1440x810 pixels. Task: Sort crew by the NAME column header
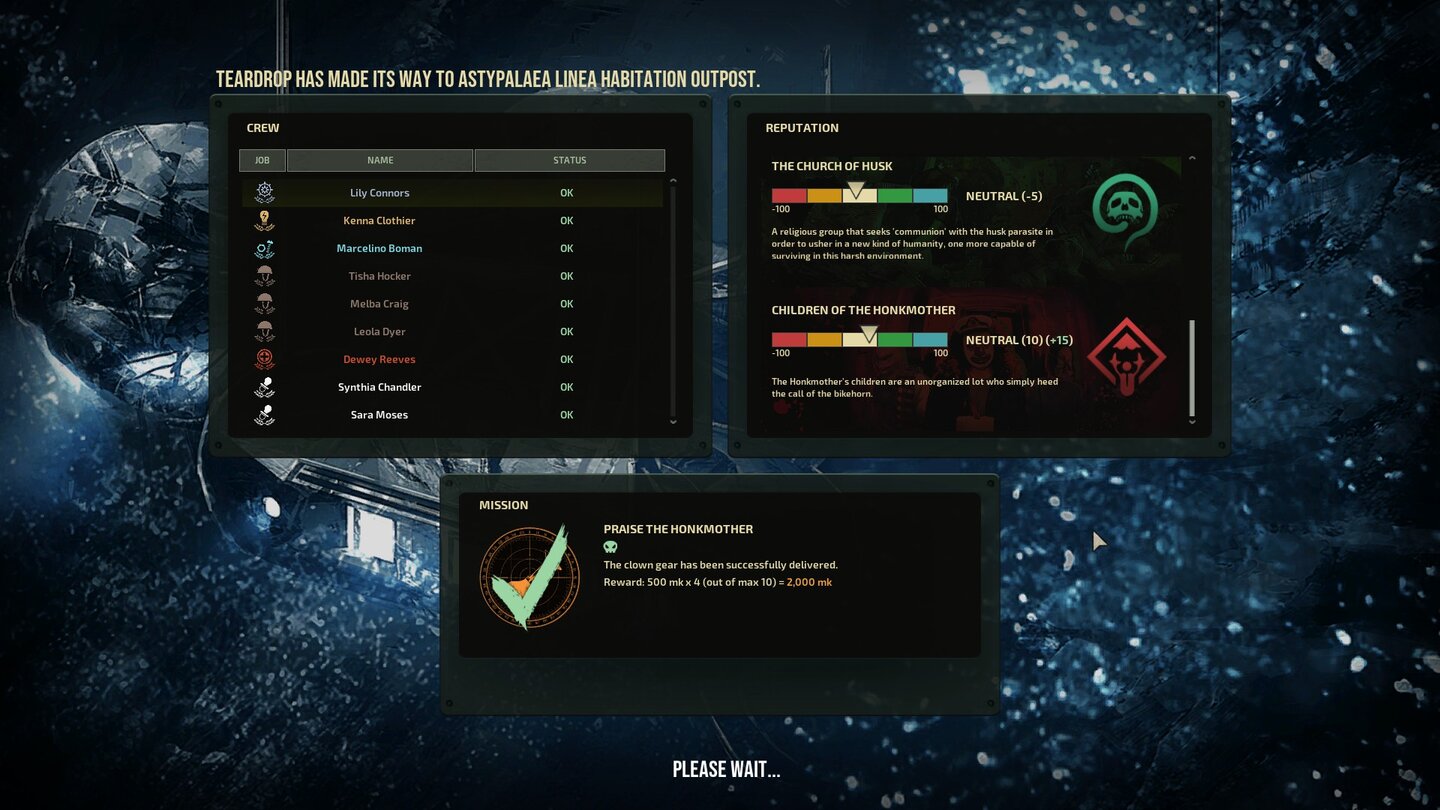click(378, 160)
